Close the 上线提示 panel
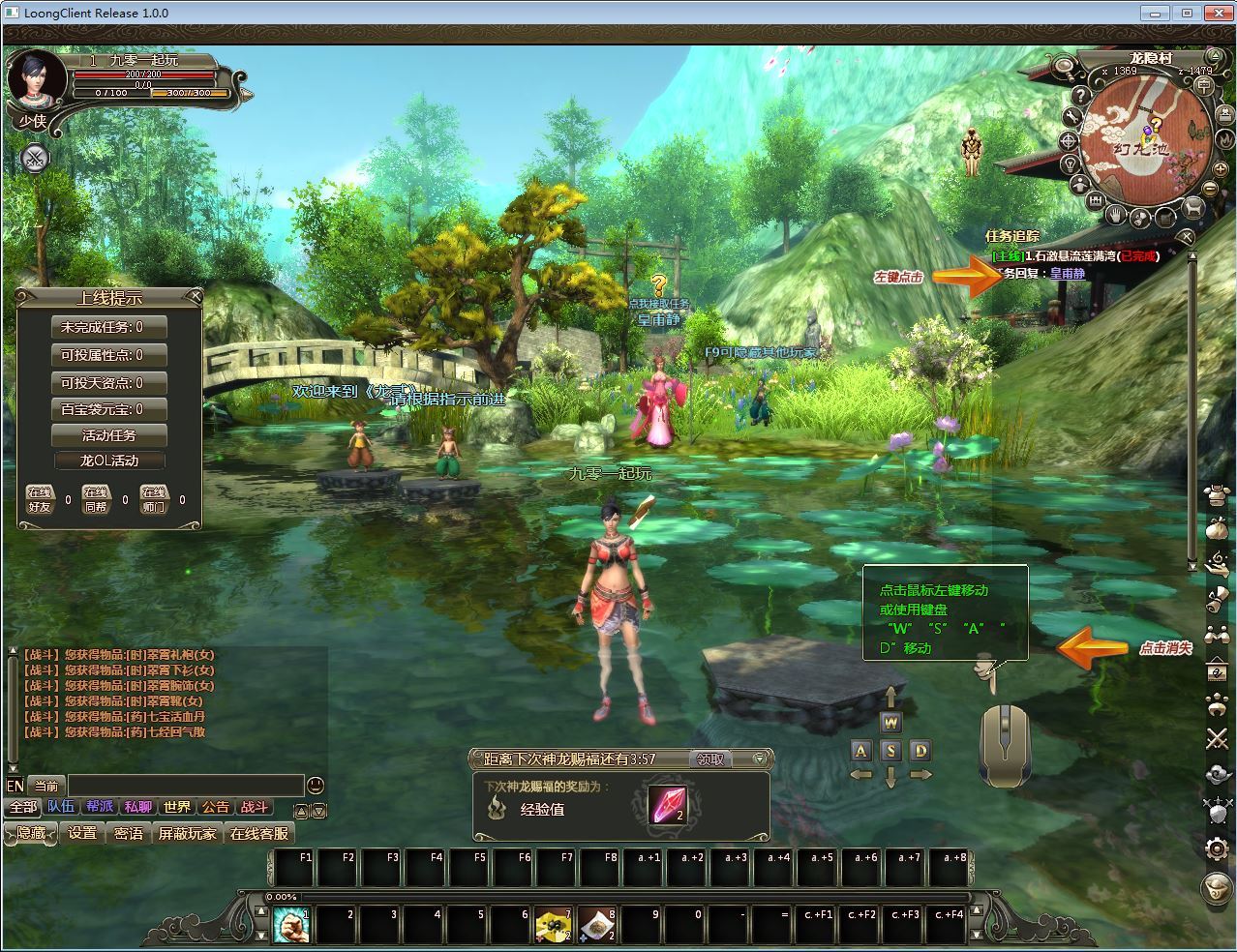The height and width of the screenshot is (952, 1237). pos(195,295)
